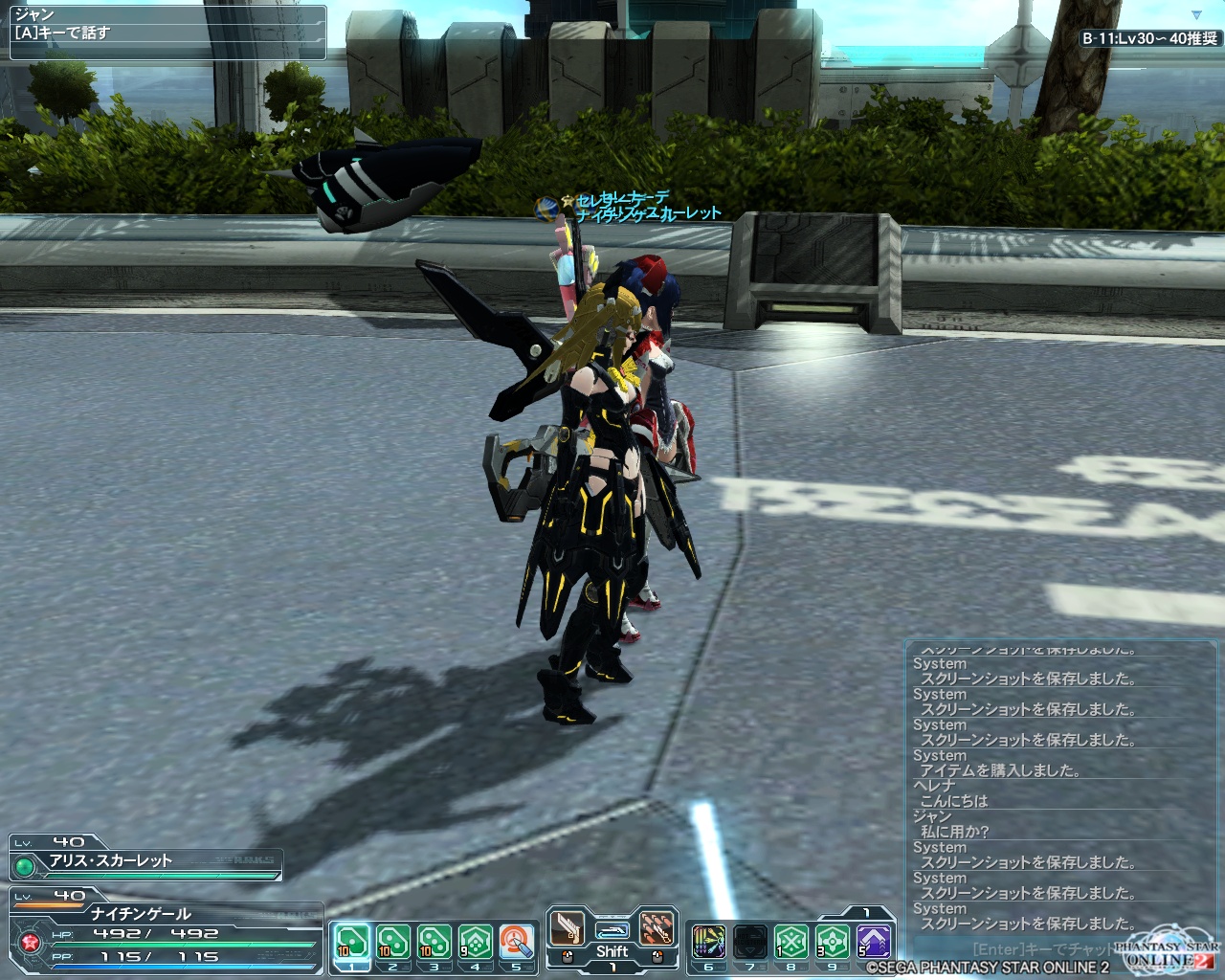Image resolution: width=1225 pixels, height=980 pixels.
Task: Use the purple arrow item with count 5
Action: [873, 943]
